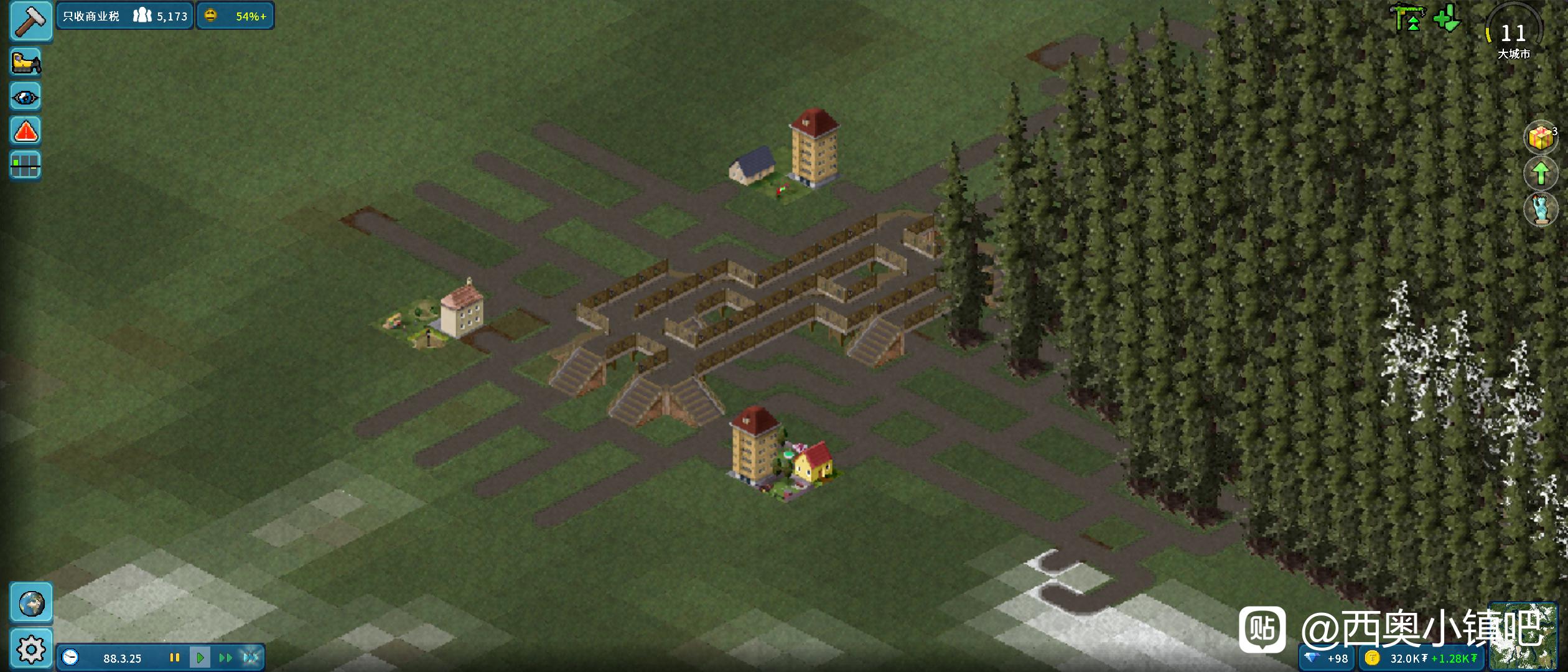This screenshot has width=1568, height=672.
Task: Open the gear settings menu
Action: point(31,649)
